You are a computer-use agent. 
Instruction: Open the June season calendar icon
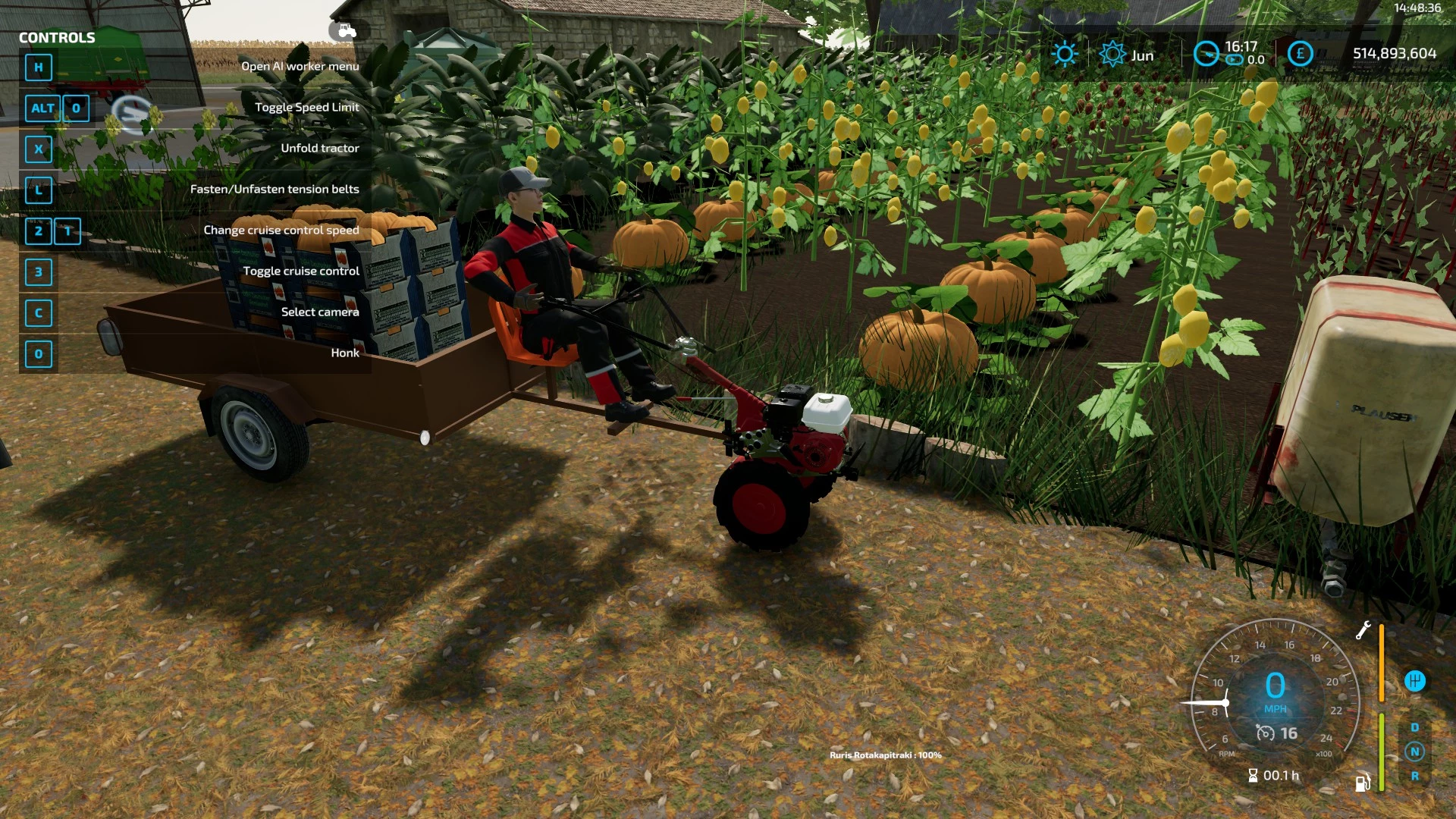[1112, 52]
